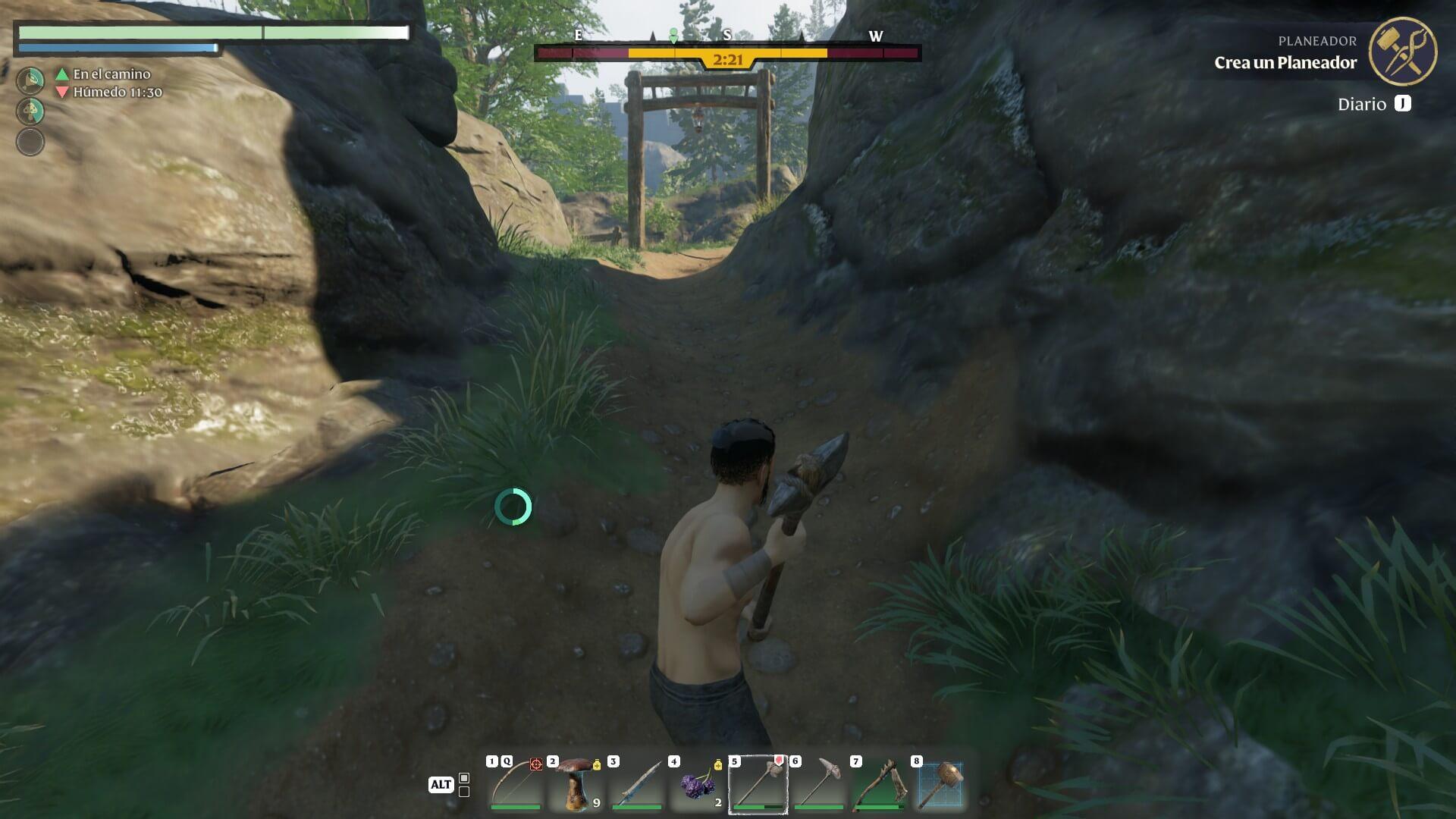Equip the sword in hotbar slot 3
Screen dimensions: 1456x819
[x=636, y=784]
